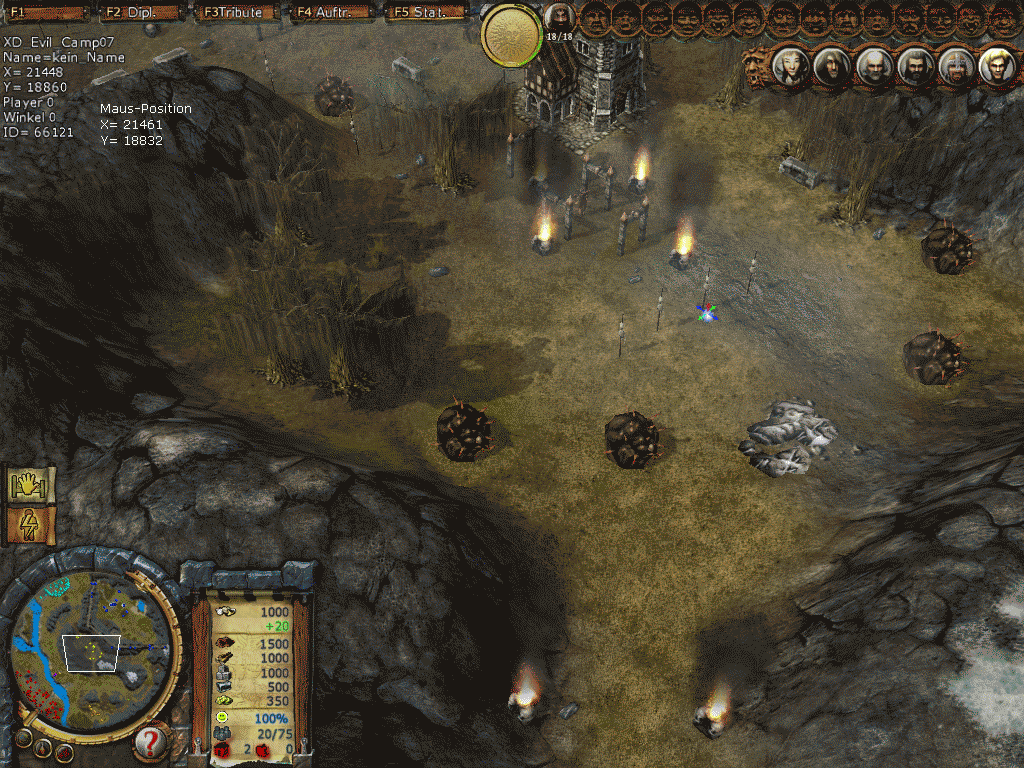This screenshot has height=768, width=1024.
Task: Open the F3 Tribute menu
Action: coord(234,12)
